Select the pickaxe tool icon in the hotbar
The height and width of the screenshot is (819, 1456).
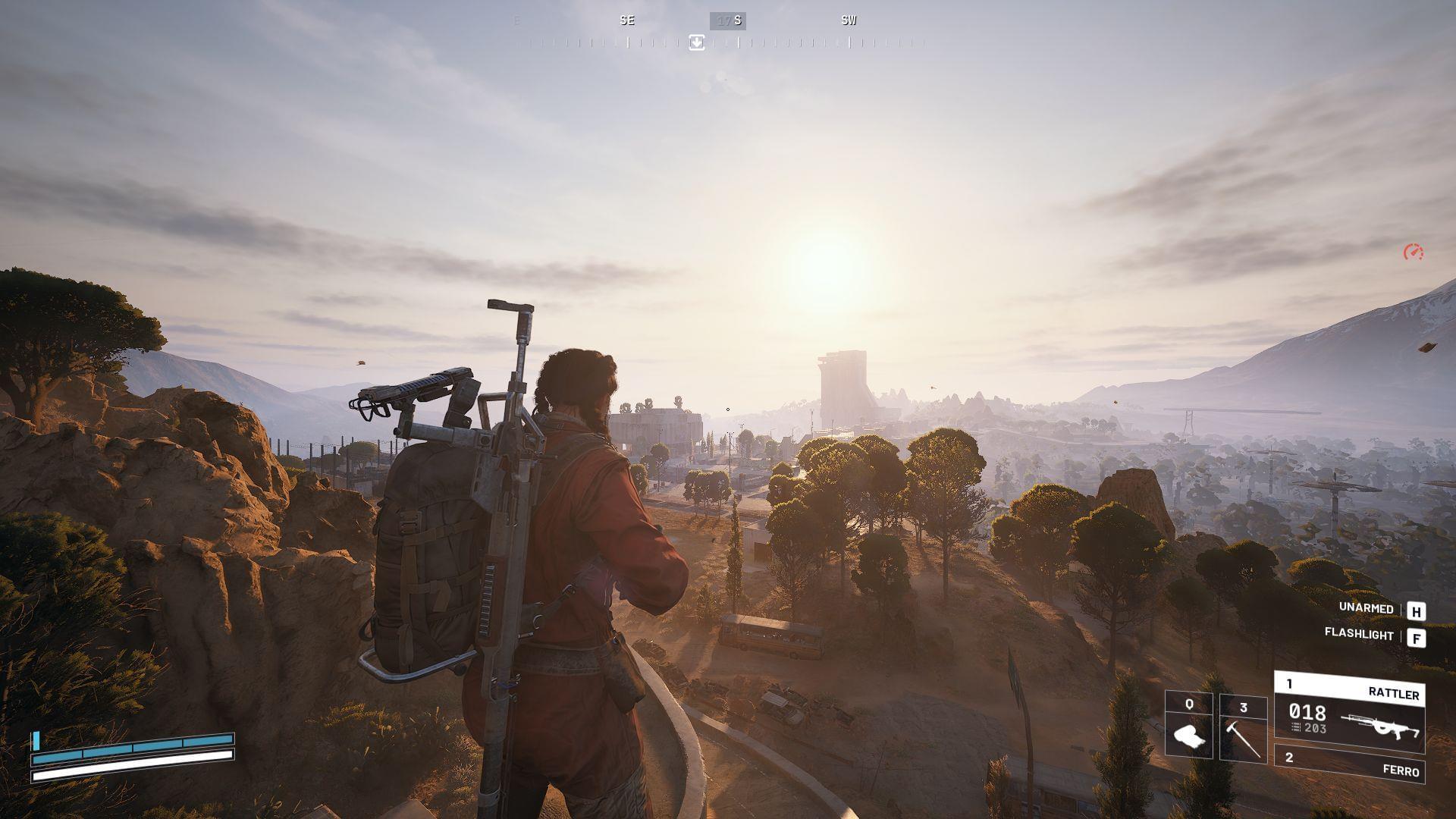(1244, 739)
